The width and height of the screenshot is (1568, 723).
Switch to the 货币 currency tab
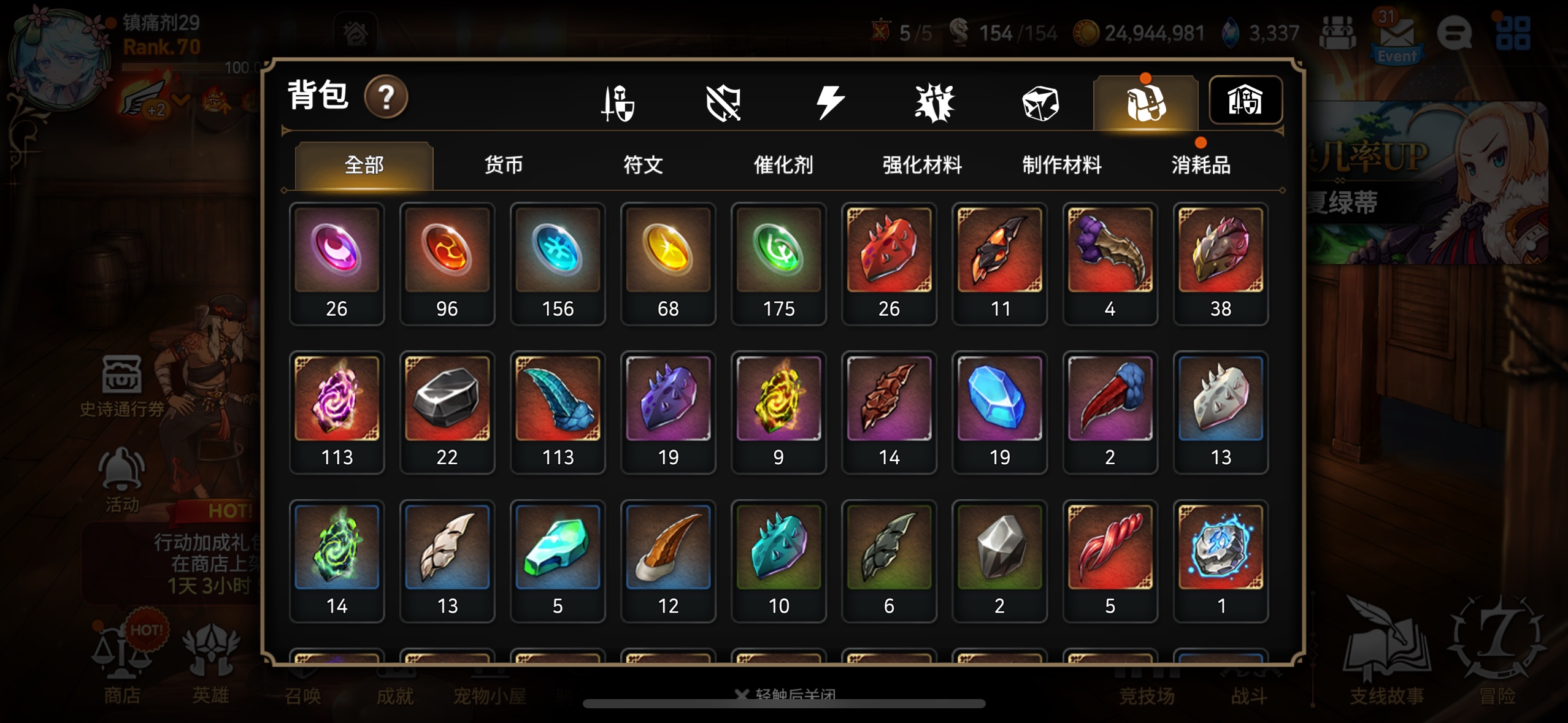(x=503, y=165)
